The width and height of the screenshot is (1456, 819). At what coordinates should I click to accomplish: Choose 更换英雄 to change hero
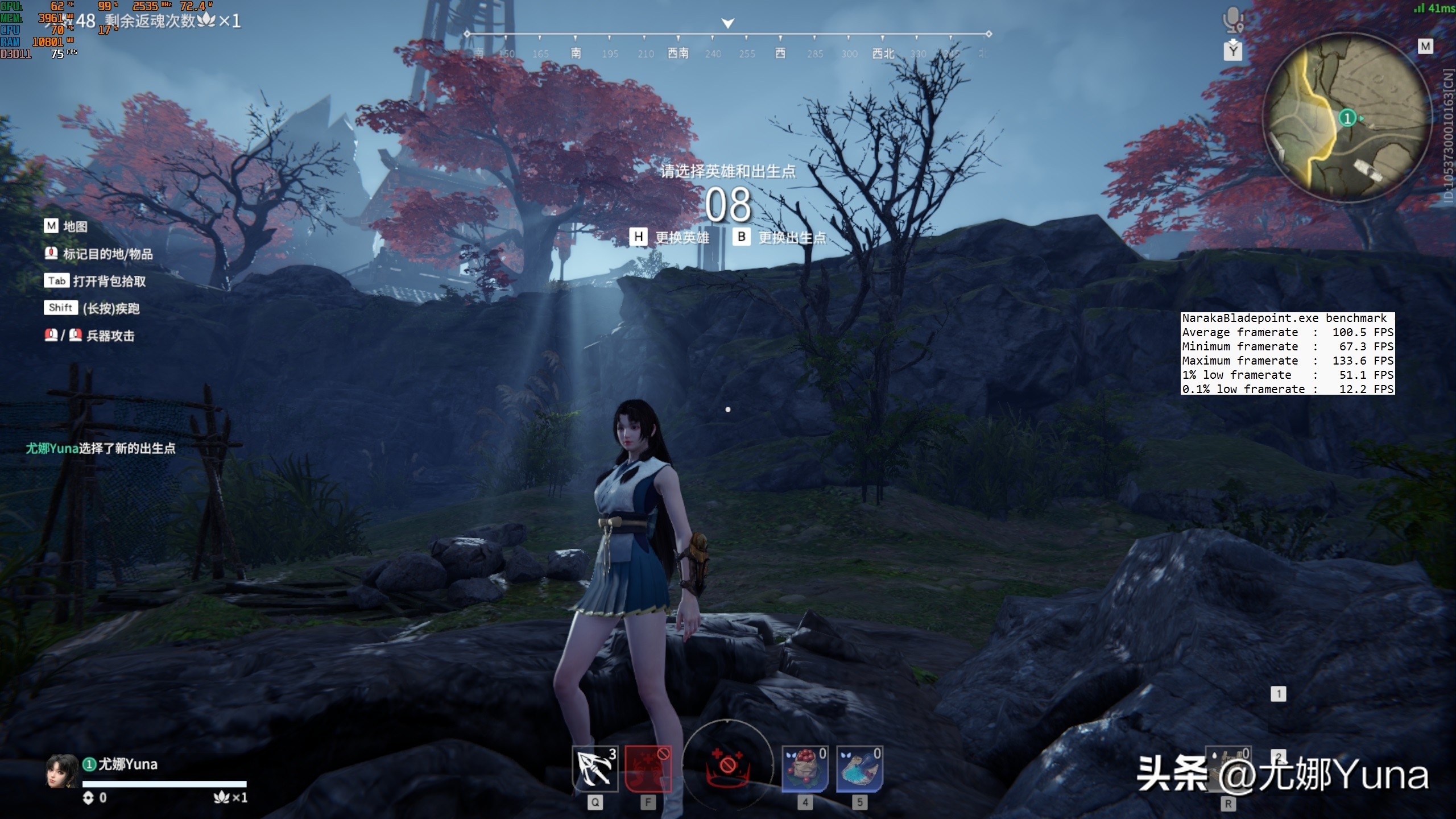click(x=671, y=237)
